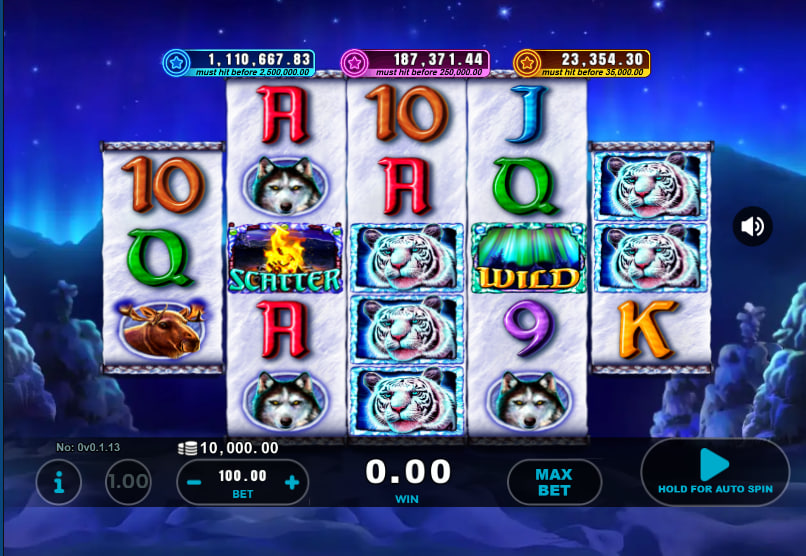Viewport: 806px width, 556px height.
Task: Toggle the sound speaker icon
Action: (753, 227)
